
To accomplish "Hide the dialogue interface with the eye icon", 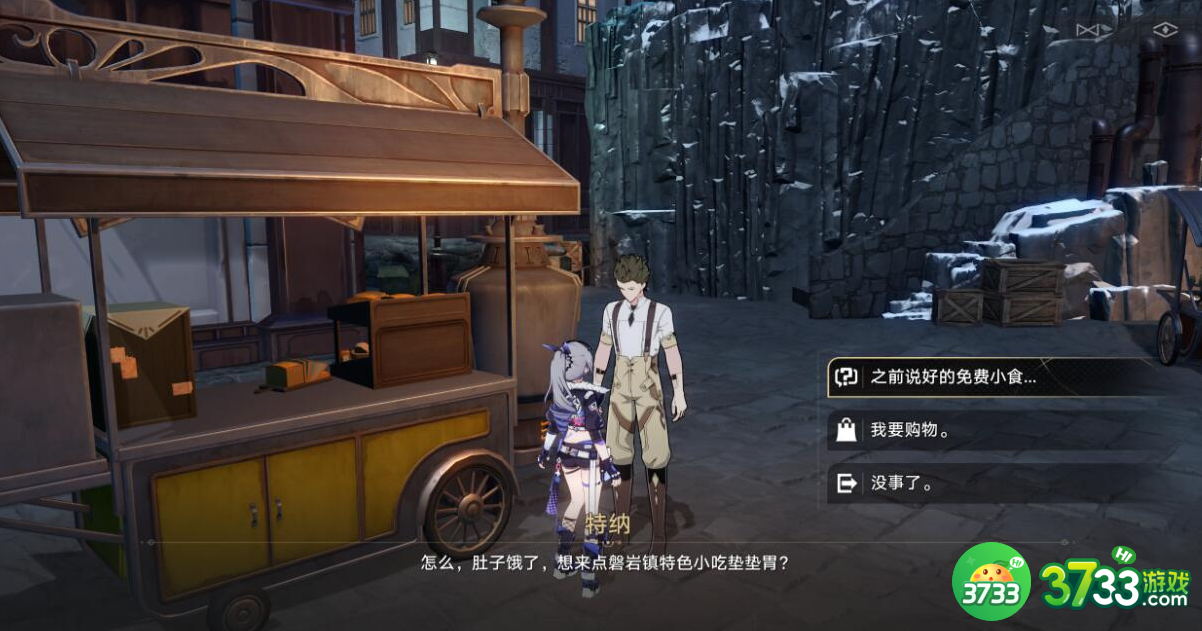I will (1165, 31).
